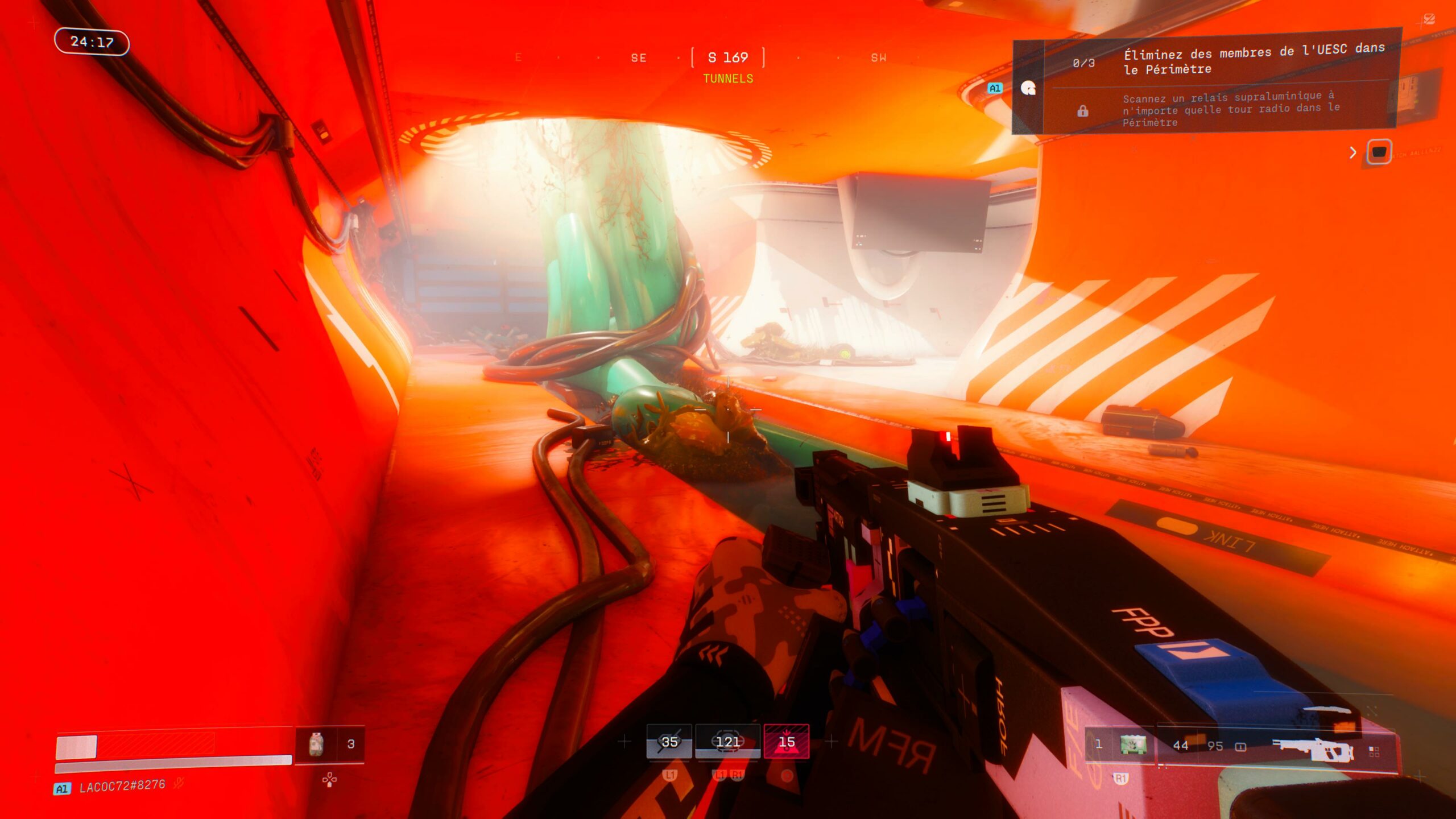Viewport: 1456px width, 819px height.
Task: Activate the ability showing 121 cooldown
Action: pyautogui.click(x=727, y=741)
